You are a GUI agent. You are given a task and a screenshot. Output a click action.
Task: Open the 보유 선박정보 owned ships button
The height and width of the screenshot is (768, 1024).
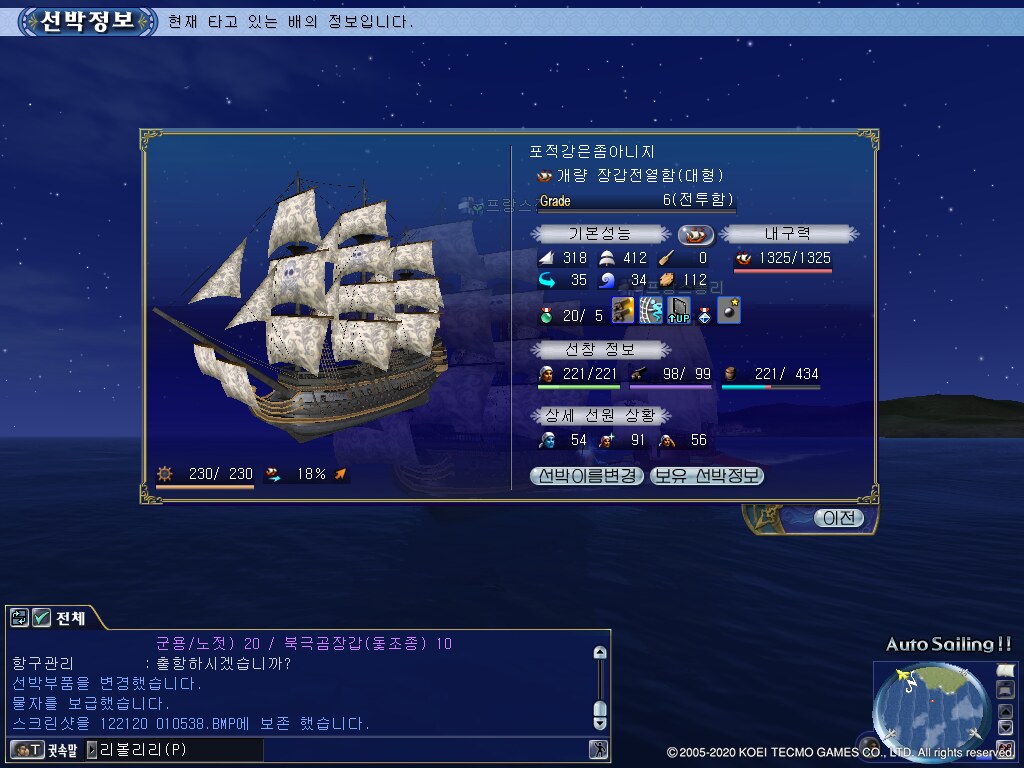707,476
